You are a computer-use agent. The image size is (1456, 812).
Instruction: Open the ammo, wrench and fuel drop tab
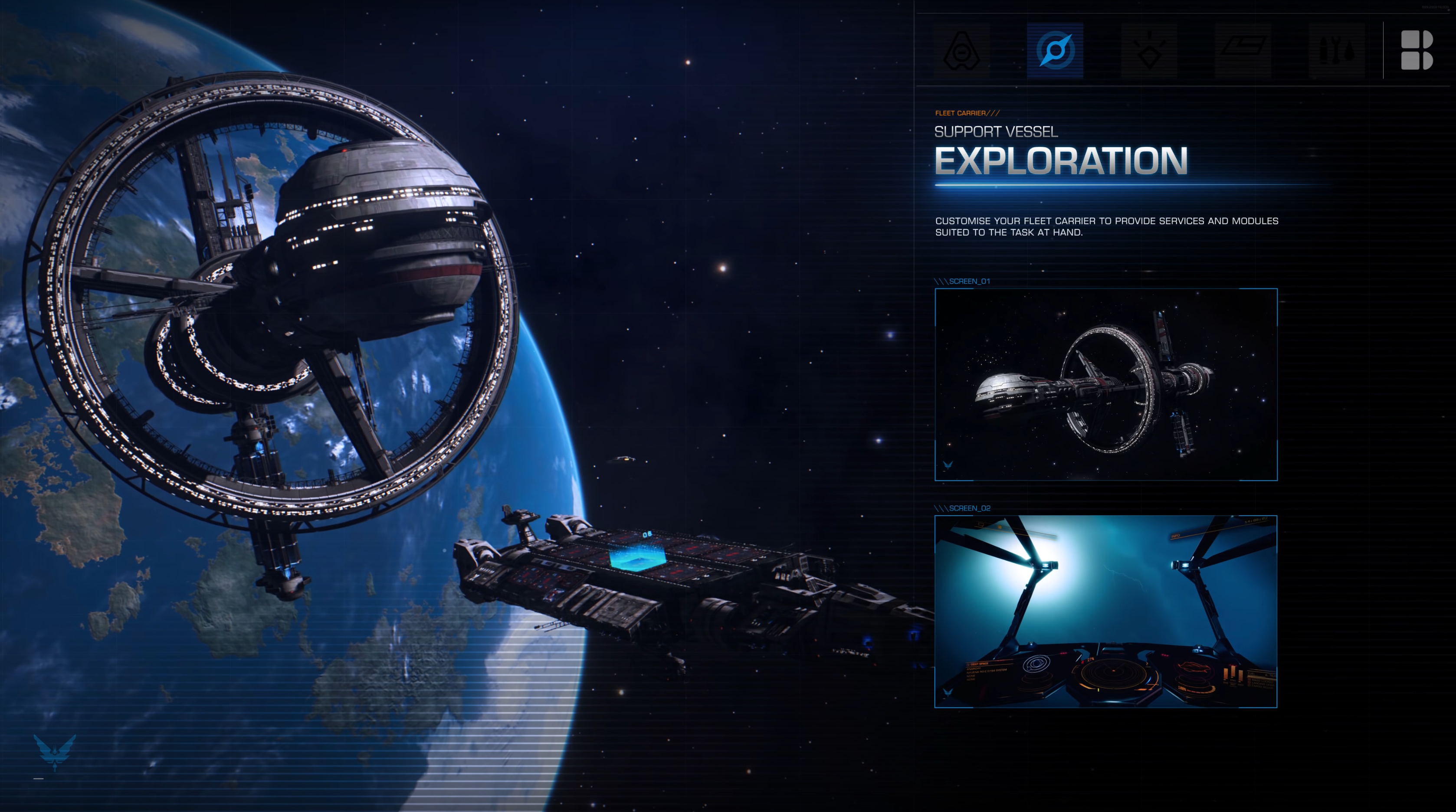[1336, 51]
